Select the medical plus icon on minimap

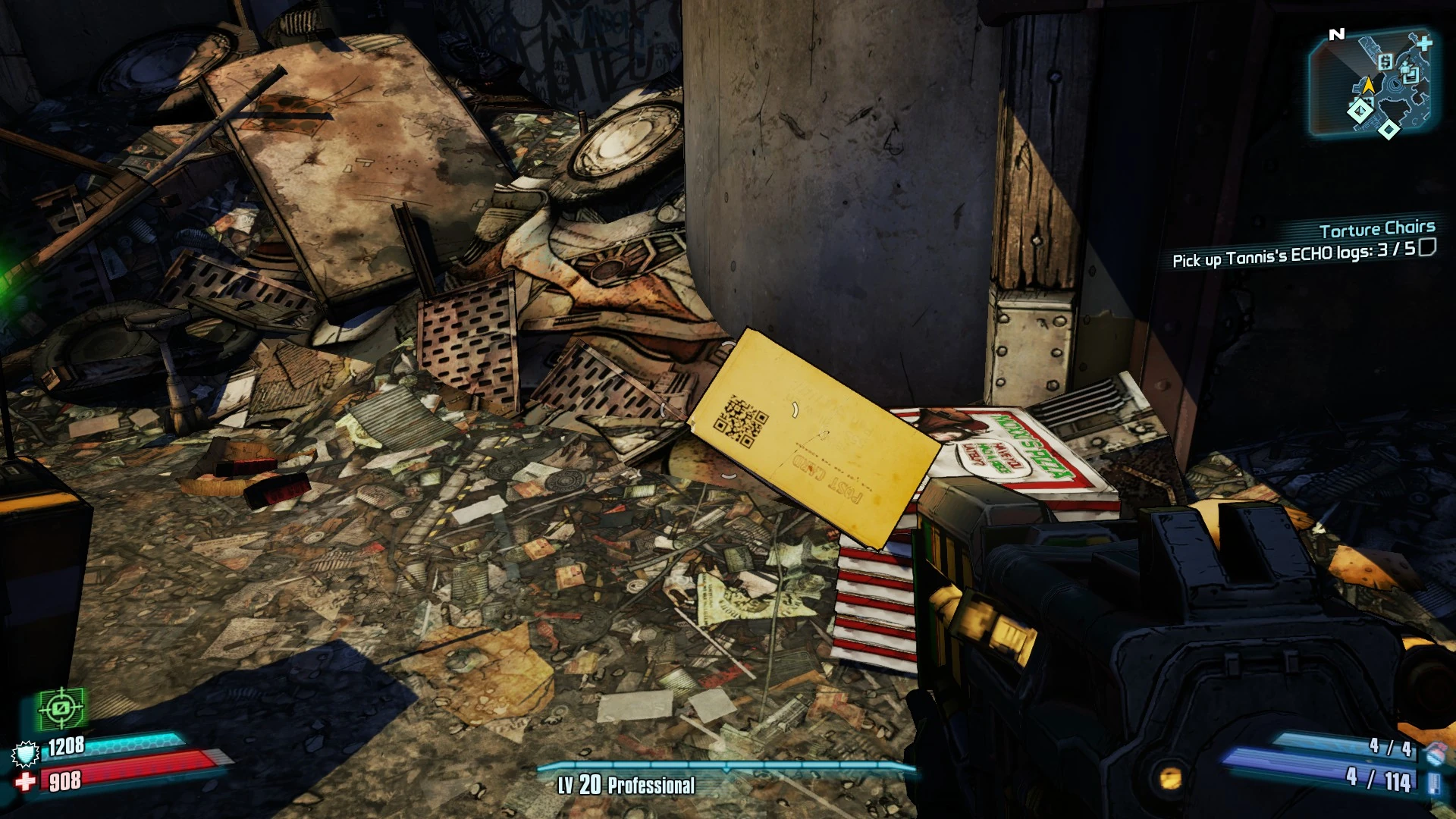click(1425, 44)
